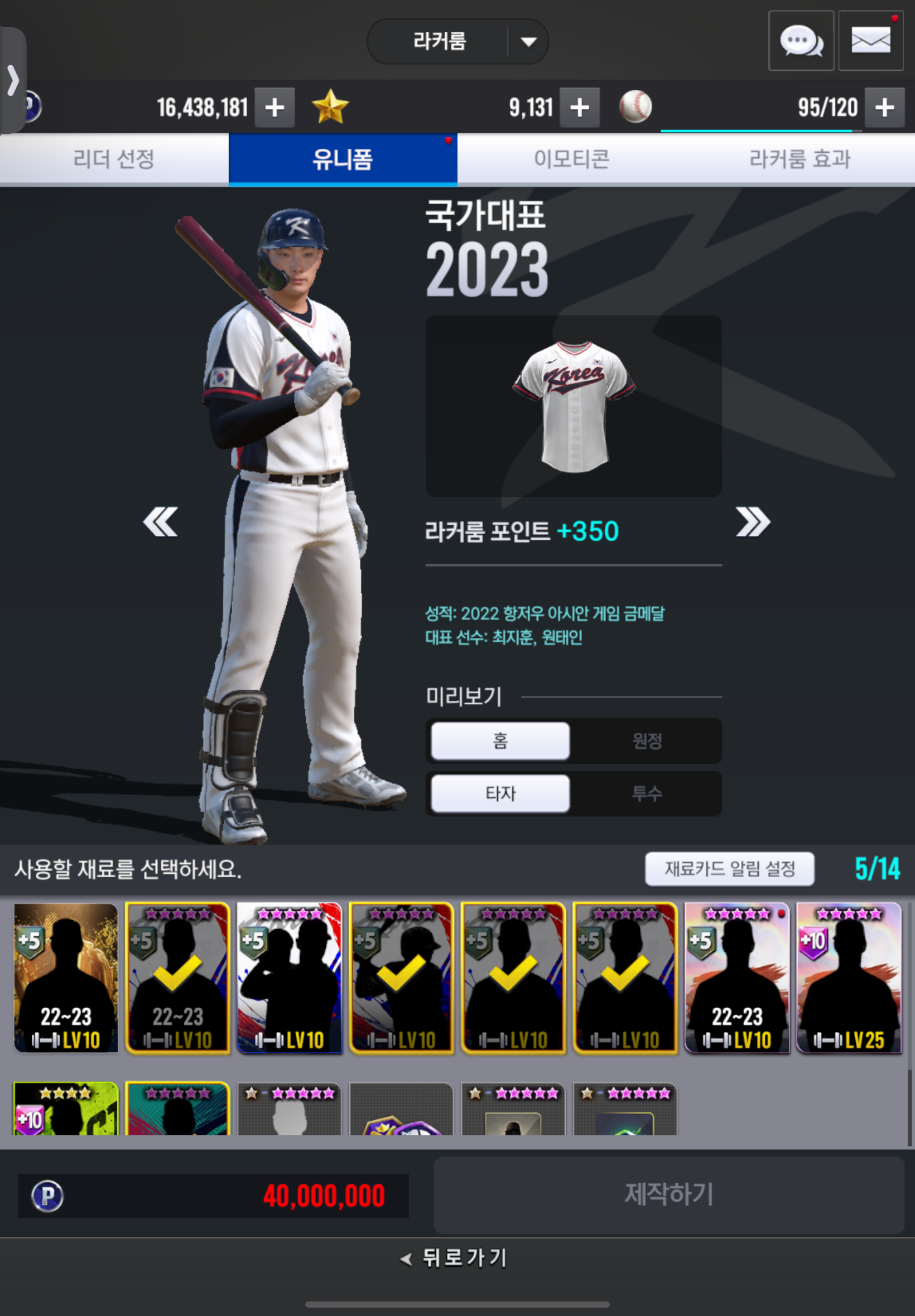Expand the side panel arrow handle
This screenshot has height=1316, width=915.
coord(13,80)
